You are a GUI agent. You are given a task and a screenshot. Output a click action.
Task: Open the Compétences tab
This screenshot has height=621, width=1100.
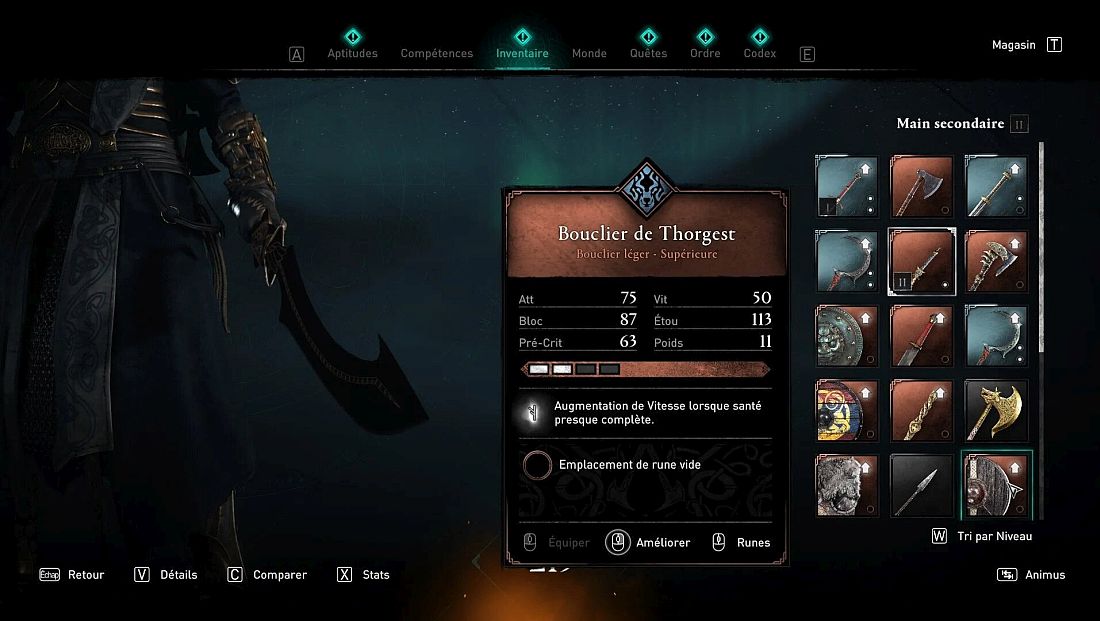point(437,53)
